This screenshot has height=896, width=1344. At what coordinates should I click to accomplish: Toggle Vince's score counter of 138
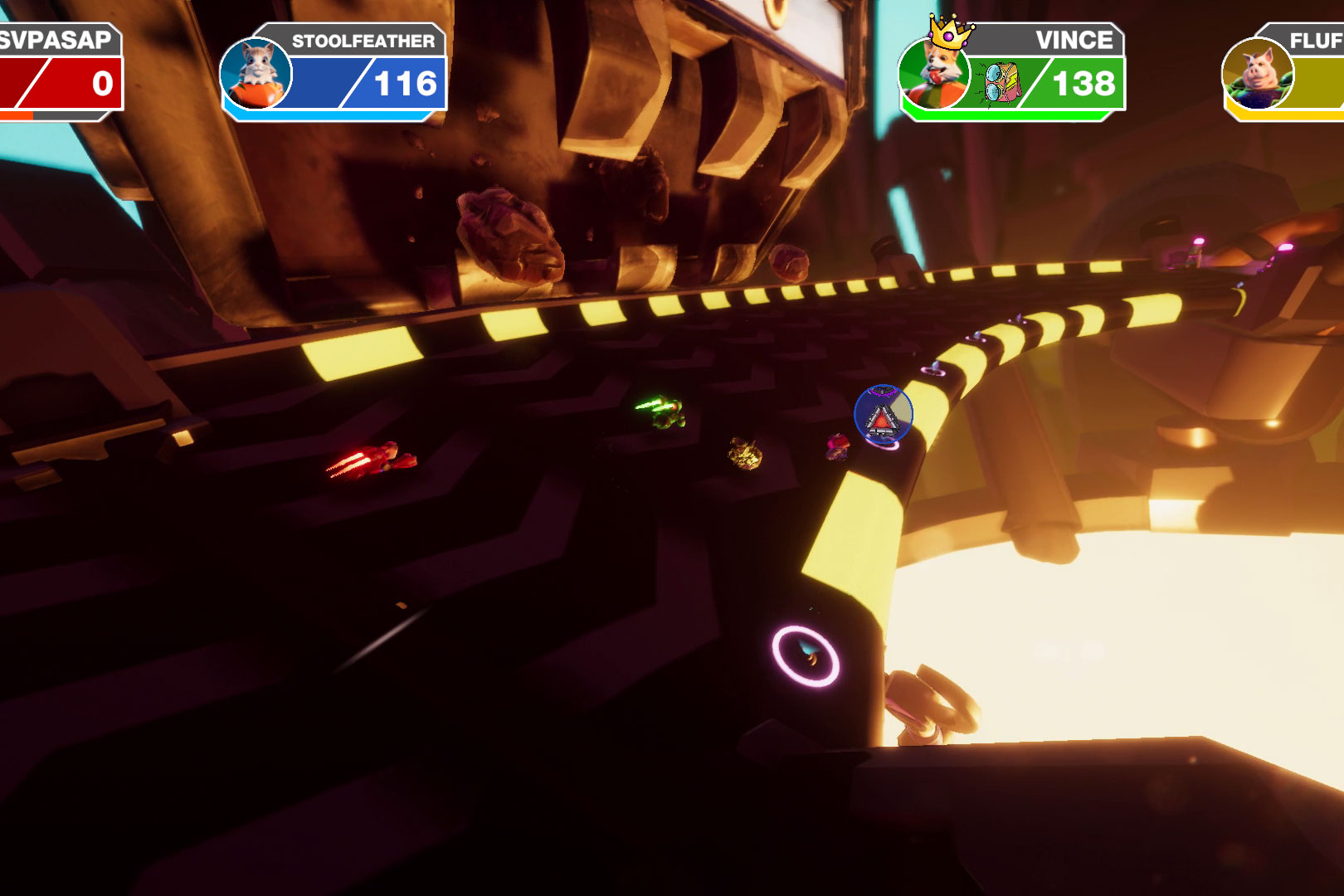pos(1083,83)
